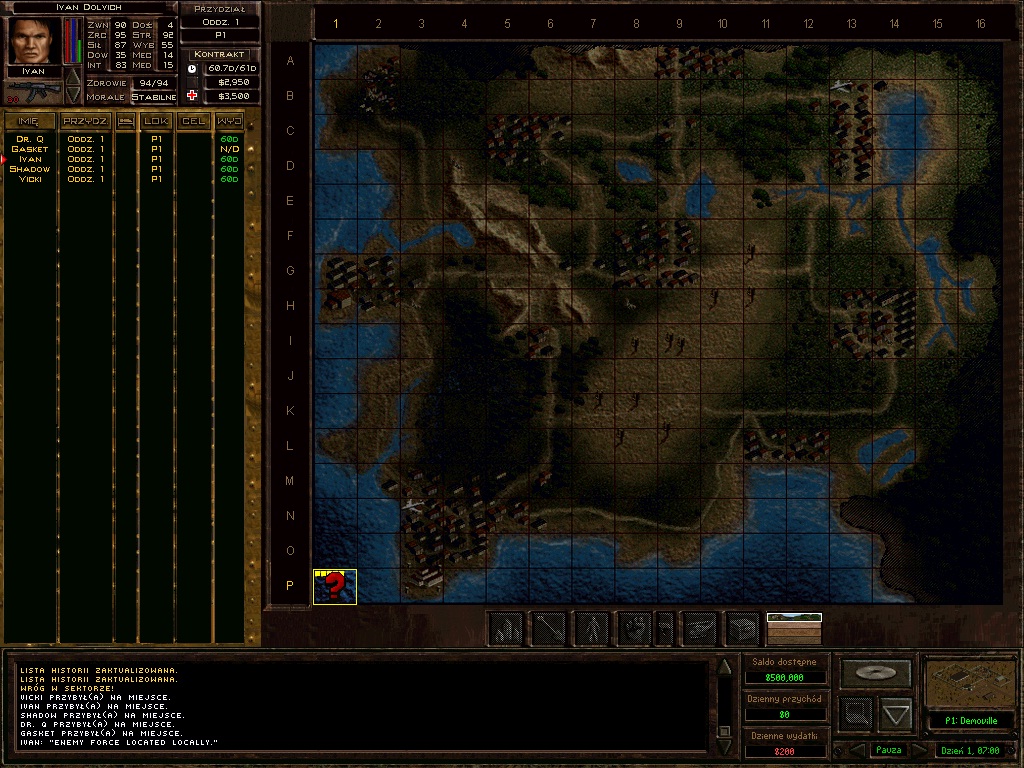Image resolution: width=1024 pixels, height=768 pixels.
Task: Sort the list by the bed sleep column
Action: [x=126, y=121]
